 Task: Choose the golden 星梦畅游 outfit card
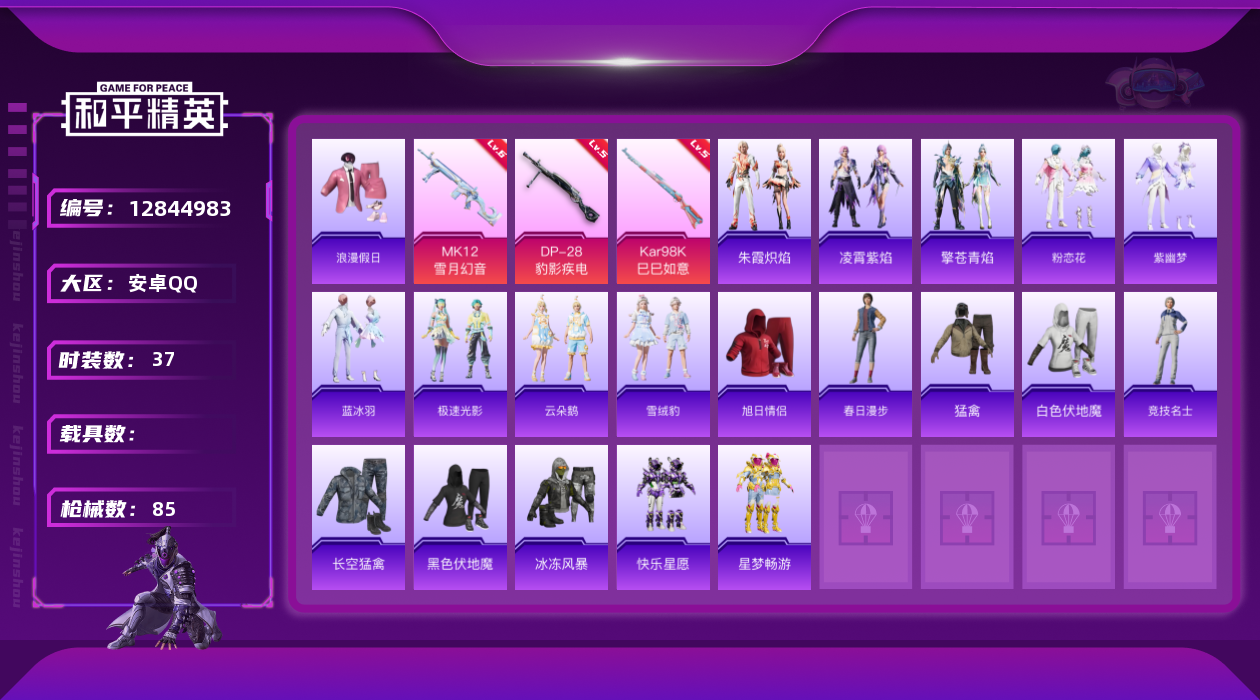point(764,517)
